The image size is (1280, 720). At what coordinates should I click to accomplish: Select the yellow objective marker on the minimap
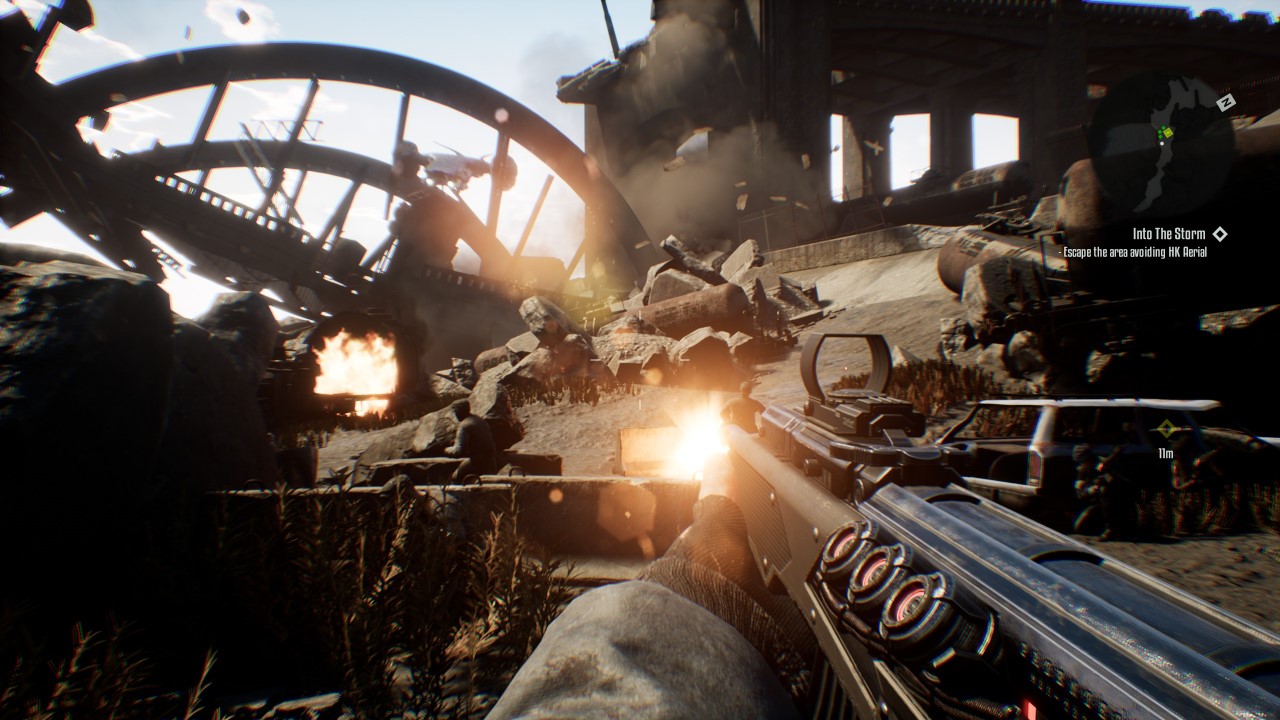(1168, 132)
